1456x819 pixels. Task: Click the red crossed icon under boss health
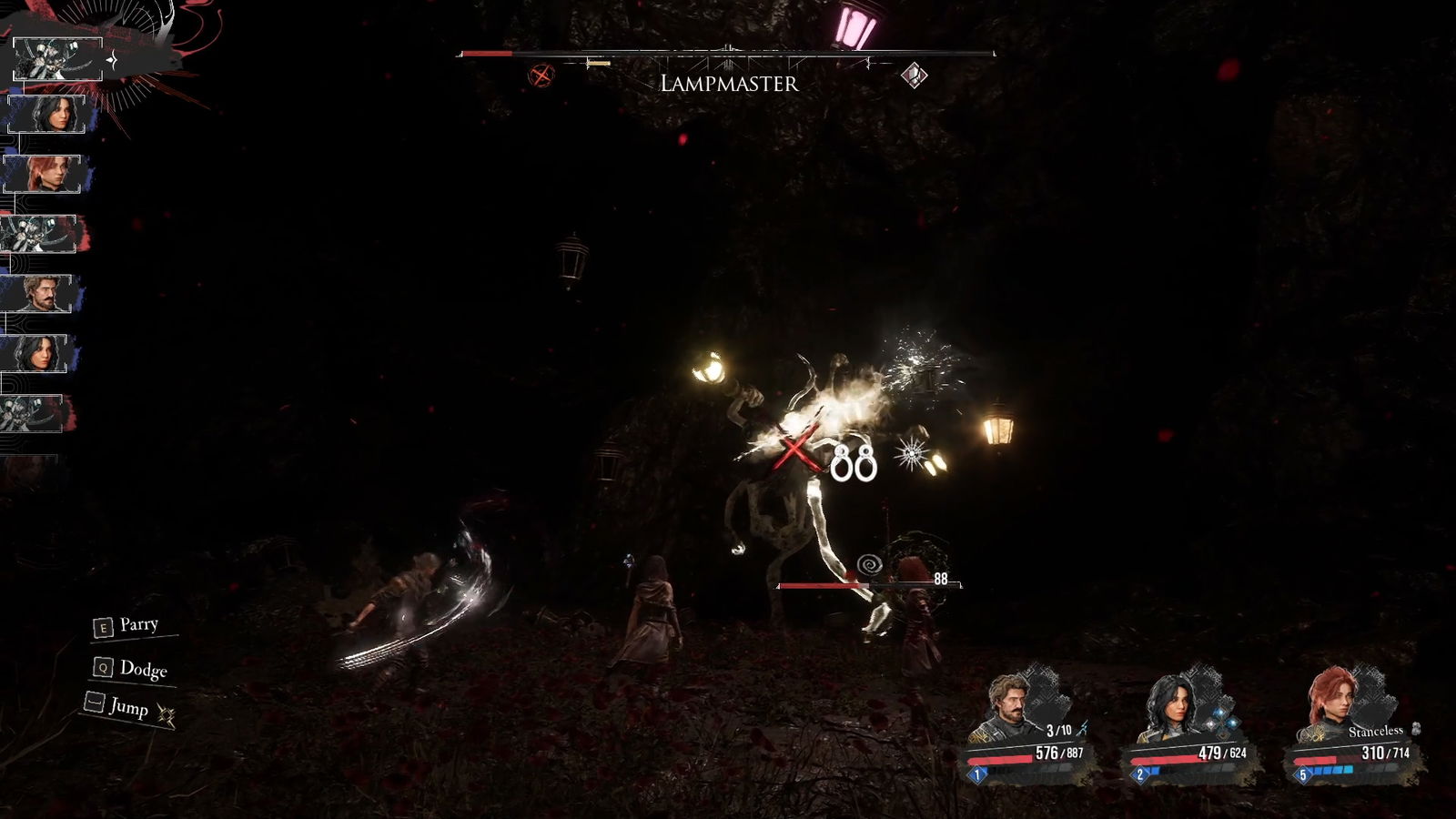click(541, 76)
